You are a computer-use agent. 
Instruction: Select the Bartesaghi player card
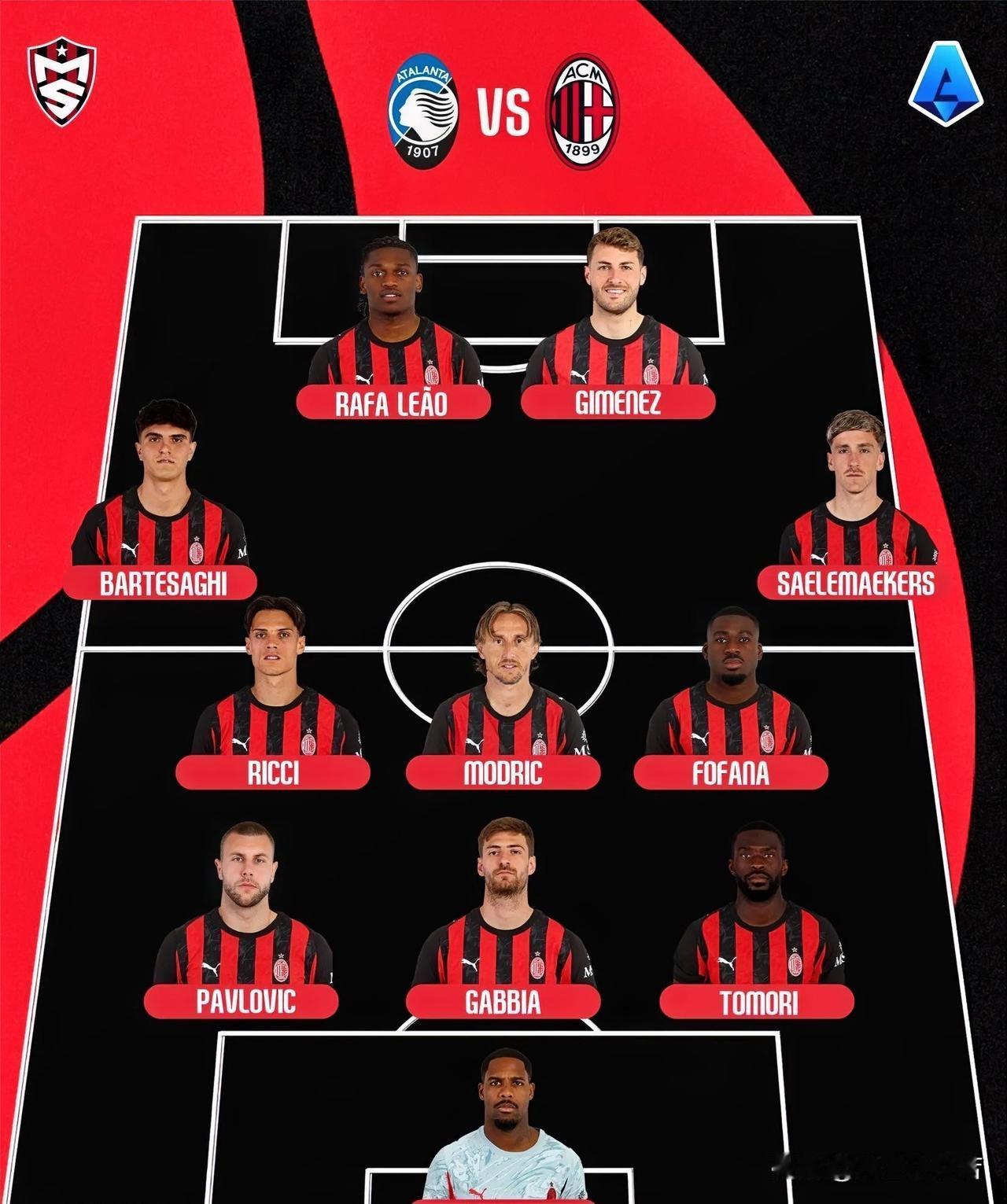tap(161, 503)
